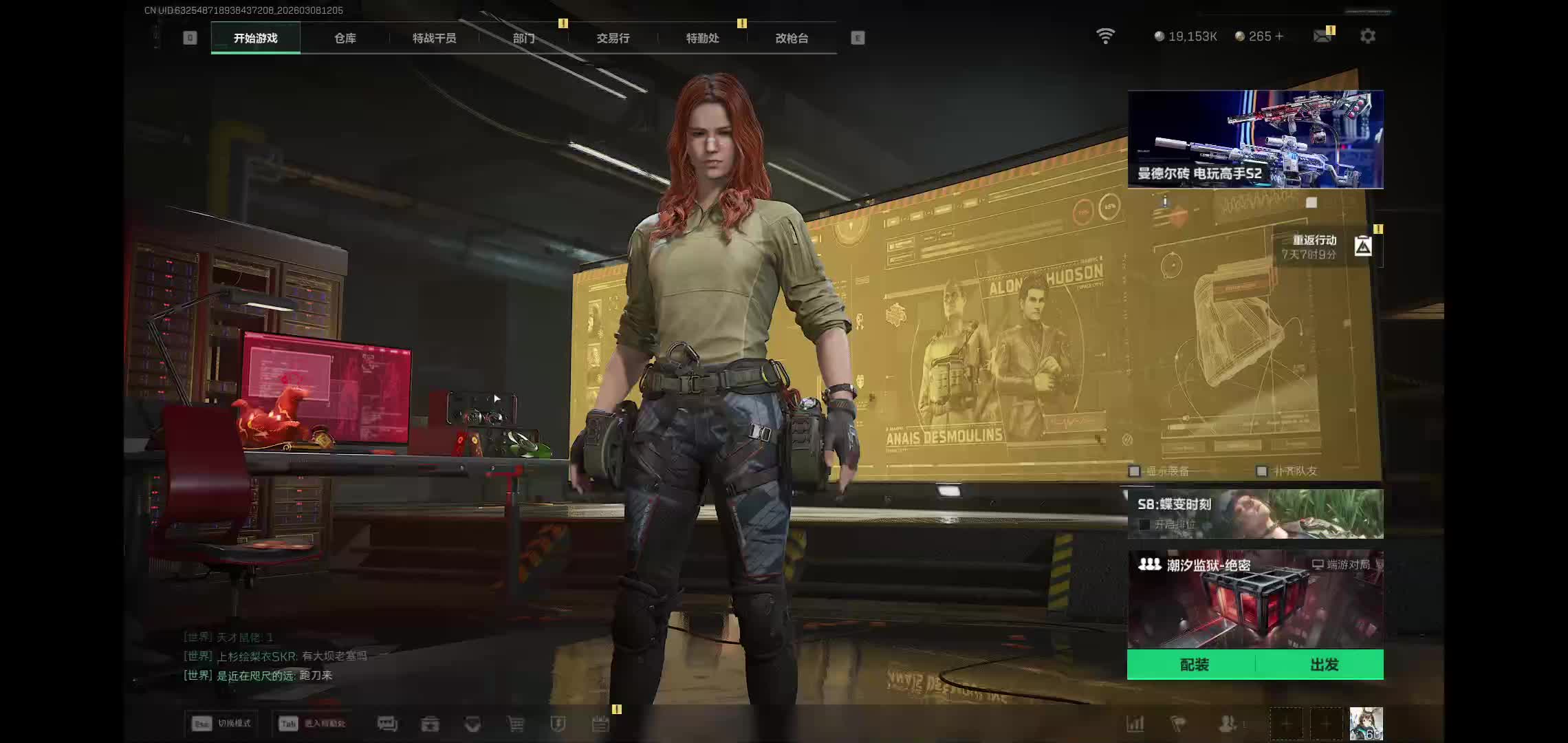Switch to the 仓库 warehouse tab

[345, 39]
